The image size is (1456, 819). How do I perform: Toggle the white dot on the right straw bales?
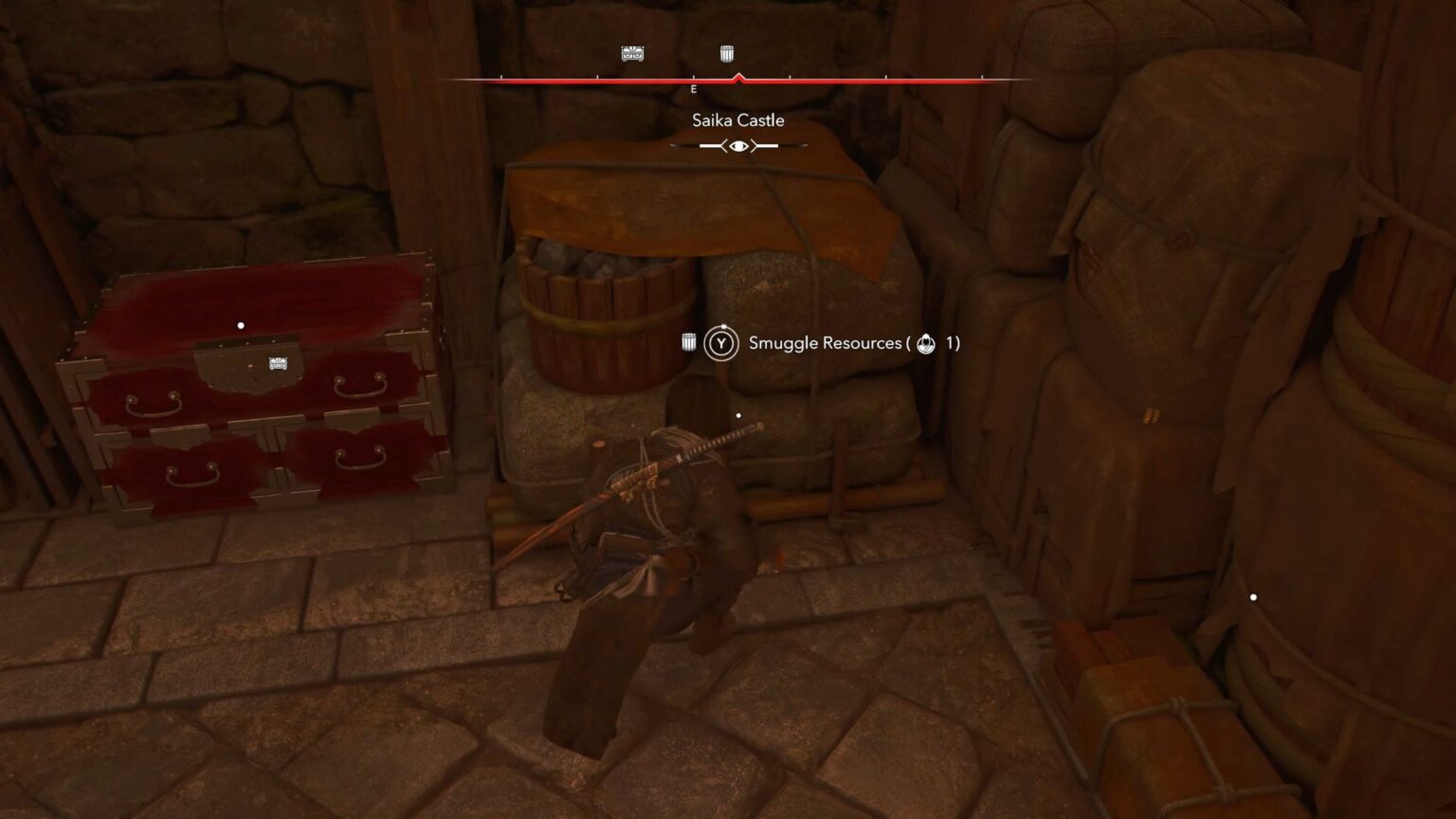tap(1253, 595)
